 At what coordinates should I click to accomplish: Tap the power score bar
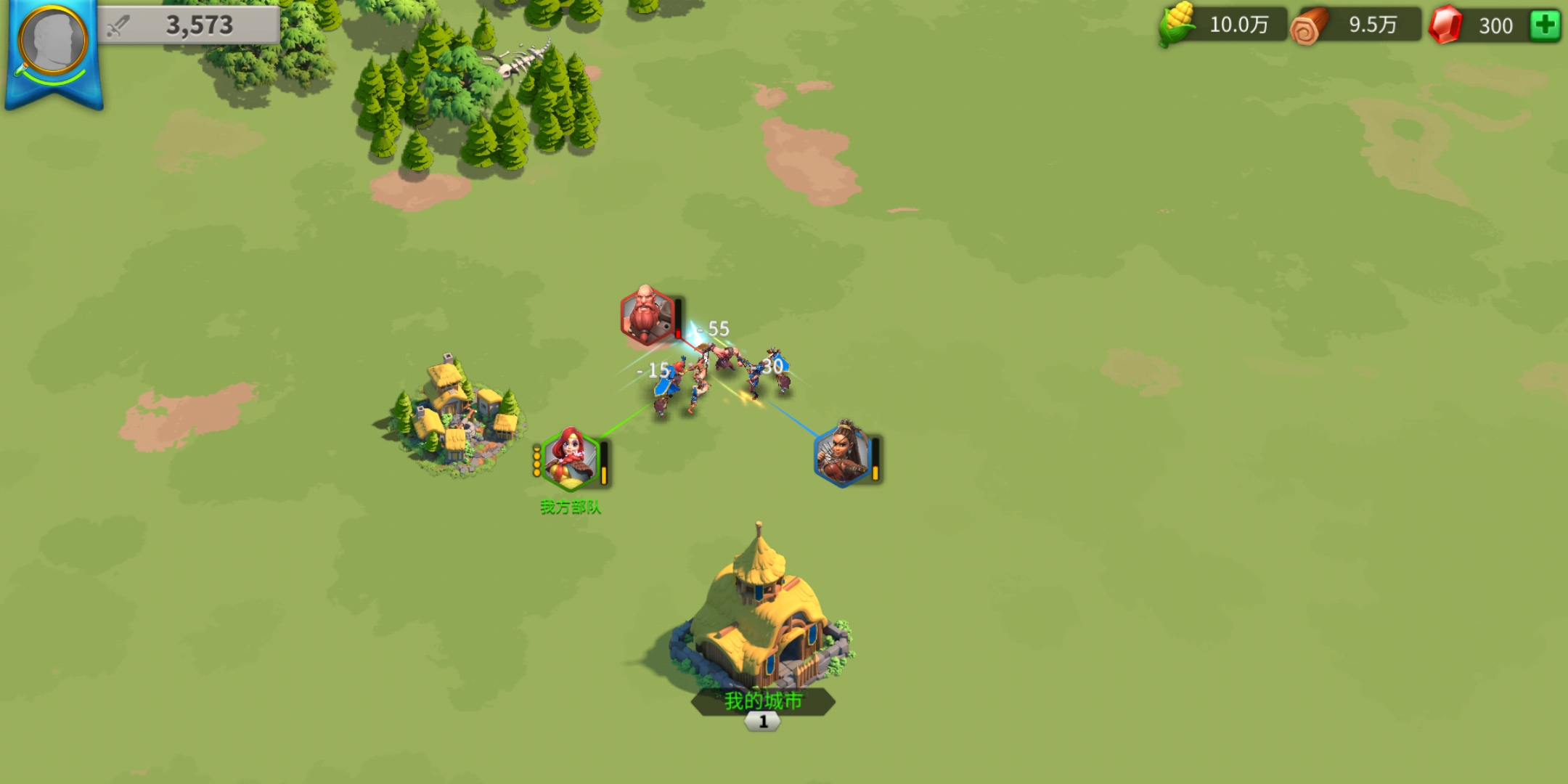point(189,25)
